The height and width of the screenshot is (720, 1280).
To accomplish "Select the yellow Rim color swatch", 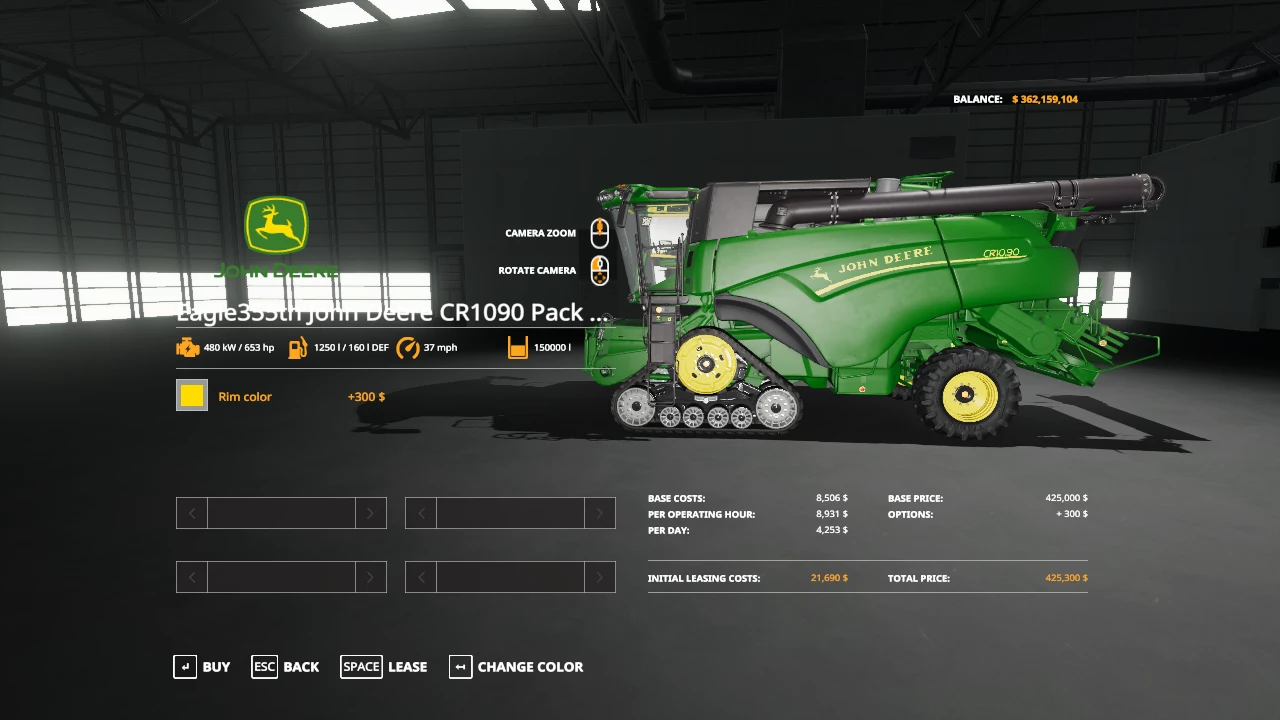I will (x=191, y=395).
